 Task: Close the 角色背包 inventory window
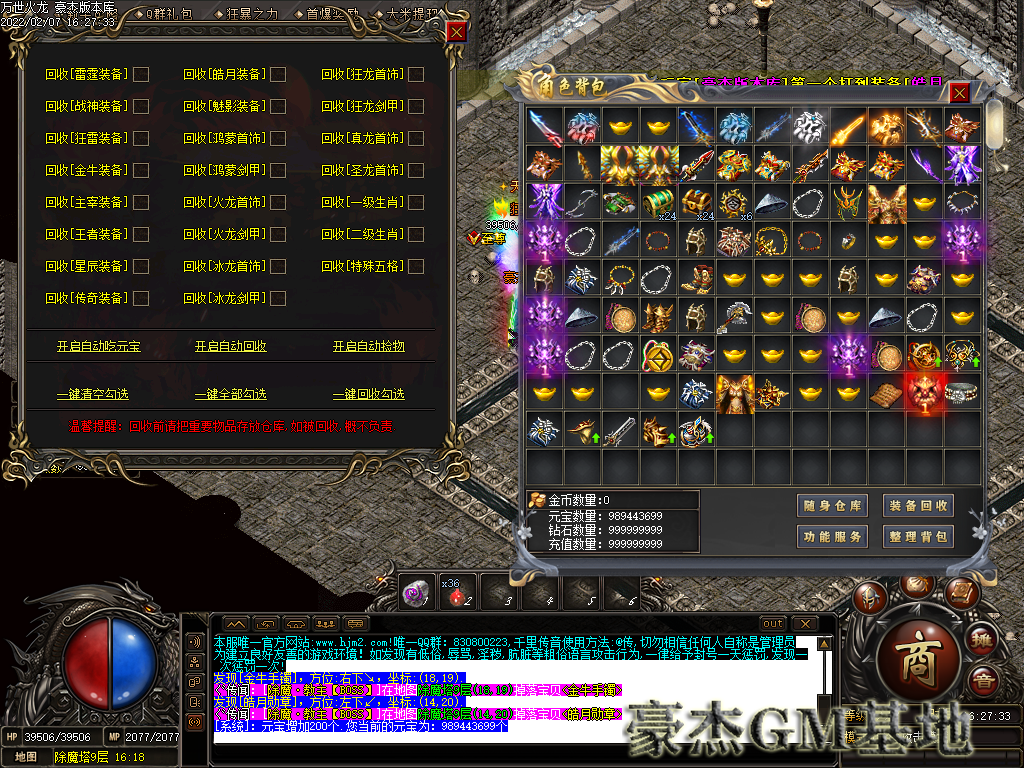(x=959, y=93)
